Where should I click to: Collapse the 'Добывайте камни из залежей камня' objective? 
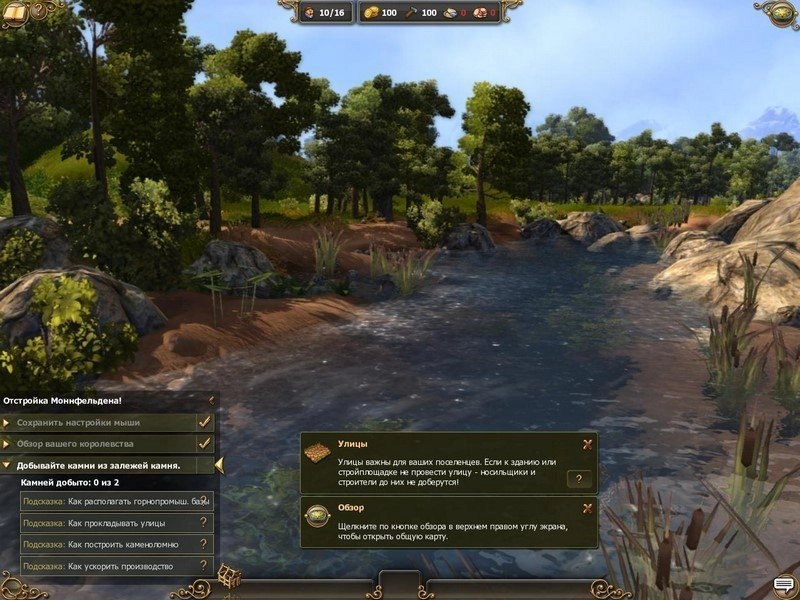(x=8, y=465)
